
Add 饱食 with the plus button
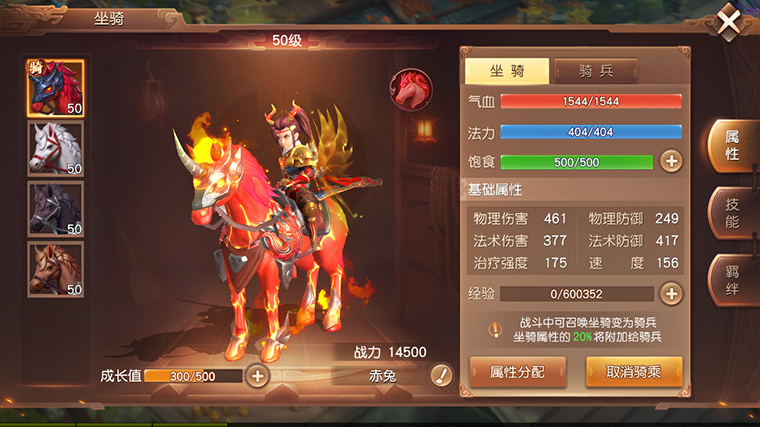pos(671,161)
